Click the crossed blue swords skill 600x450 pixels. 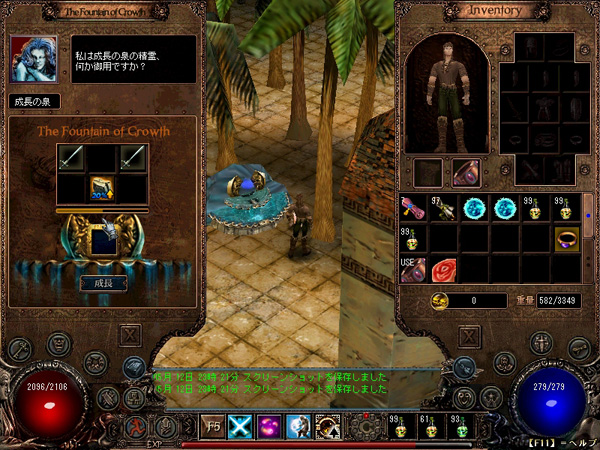tap(241, 427)
